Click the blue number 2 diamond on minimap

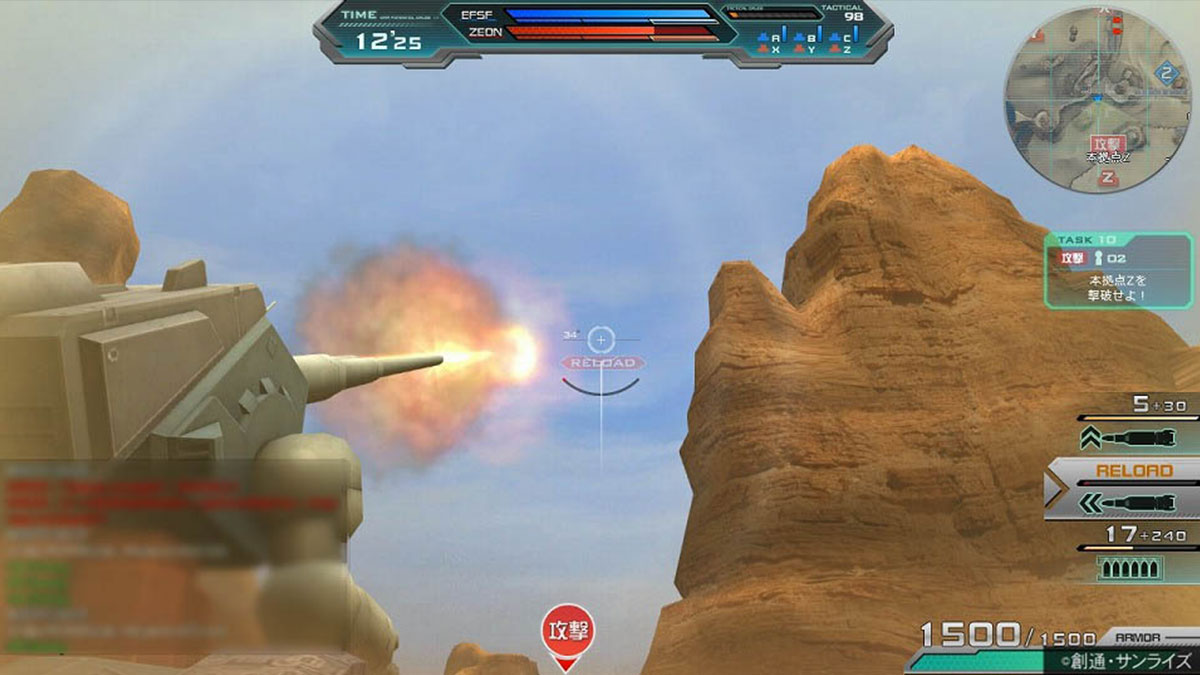(x=1166, y=73)
